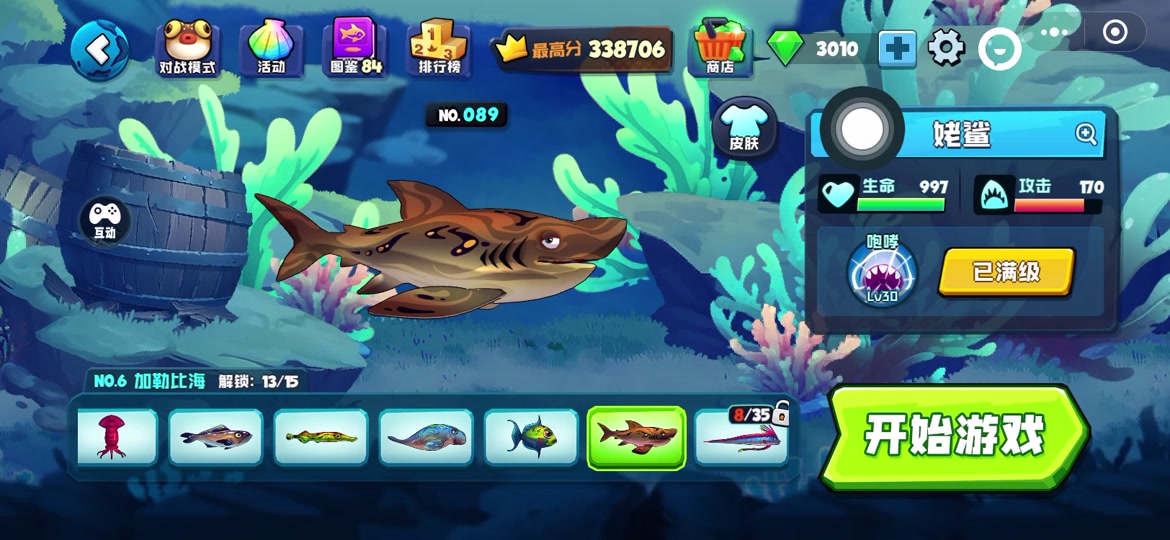Screen dimensions: 1170x540
Task: Start the game with 开始游戏
Action: point(954,436)
